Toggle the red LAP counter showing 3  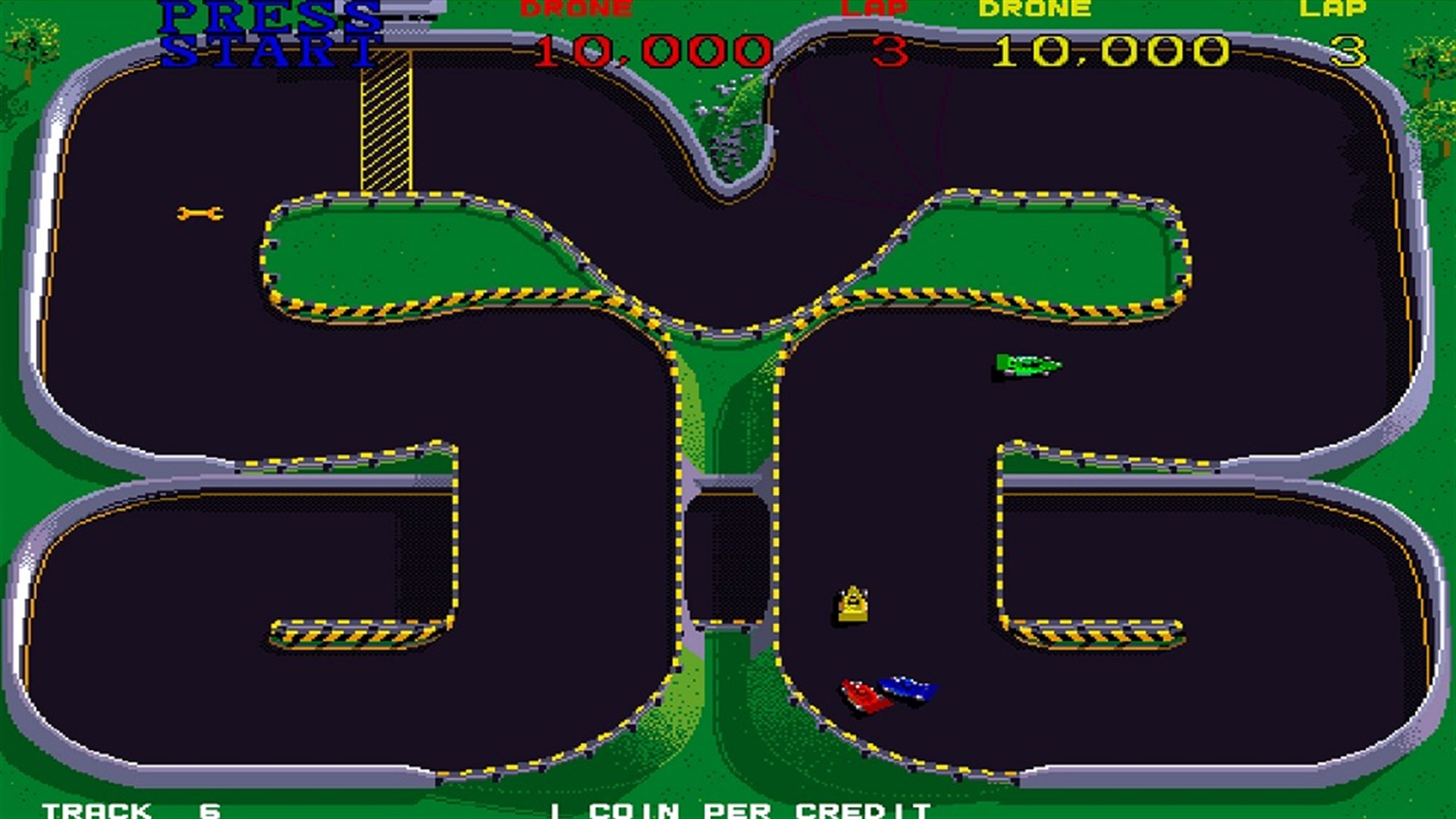click(x=891, y=49)
